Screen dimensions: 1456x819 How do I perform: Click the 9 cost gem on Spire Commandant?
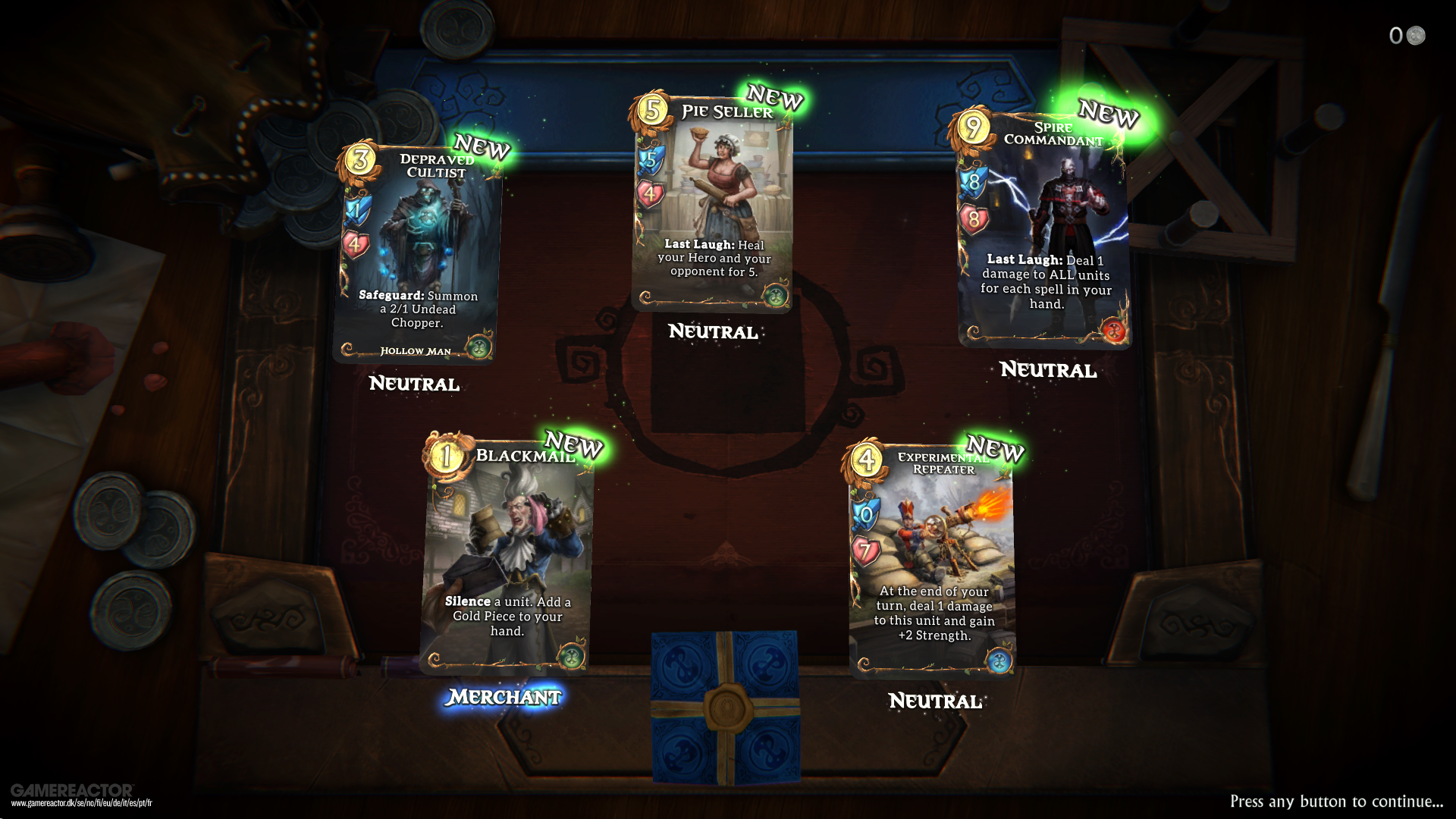(x=974, y=124)
